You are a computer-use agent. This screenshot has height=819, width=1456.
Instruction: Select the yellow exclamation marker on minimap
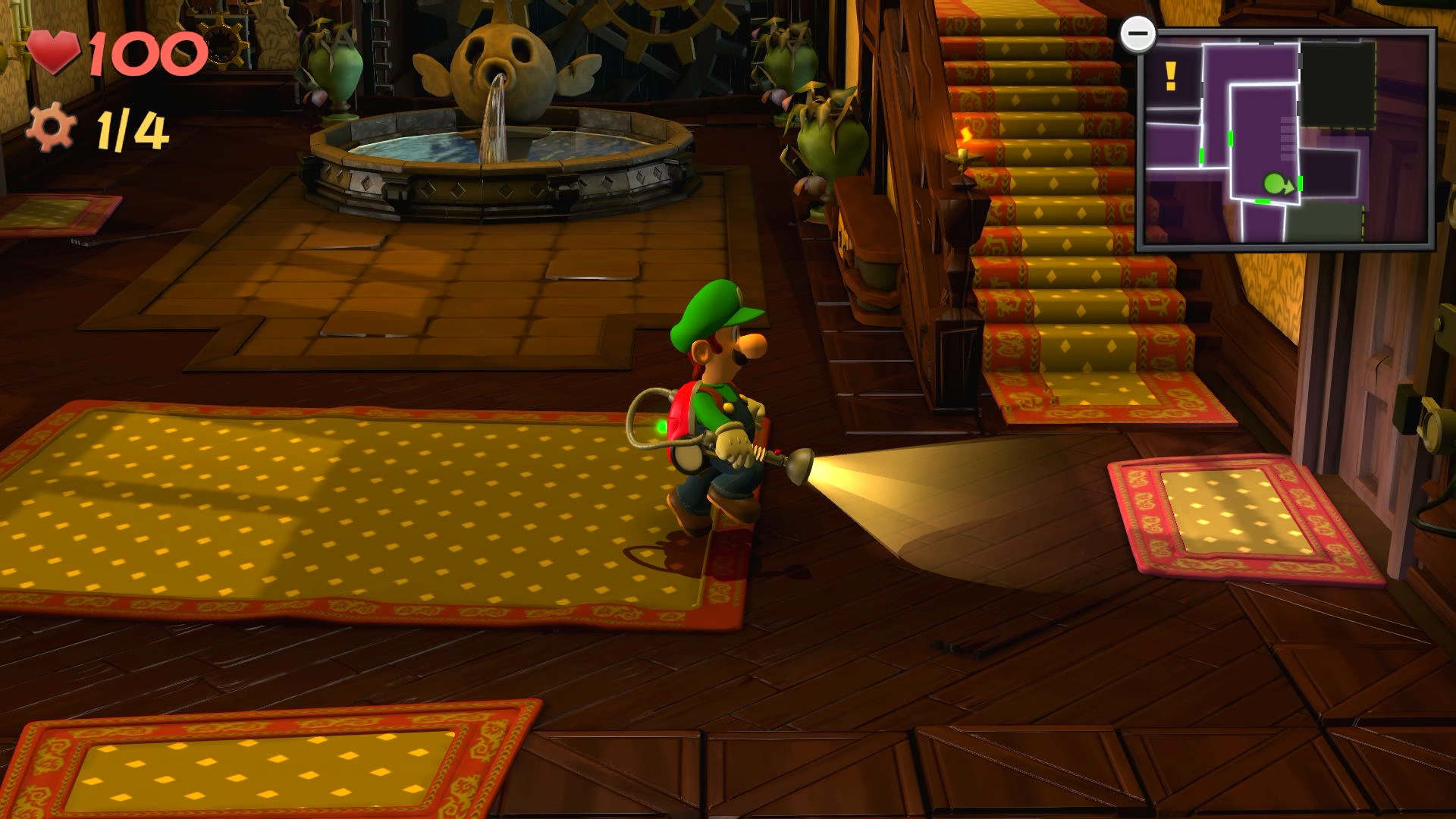(x=1170, y=76)
